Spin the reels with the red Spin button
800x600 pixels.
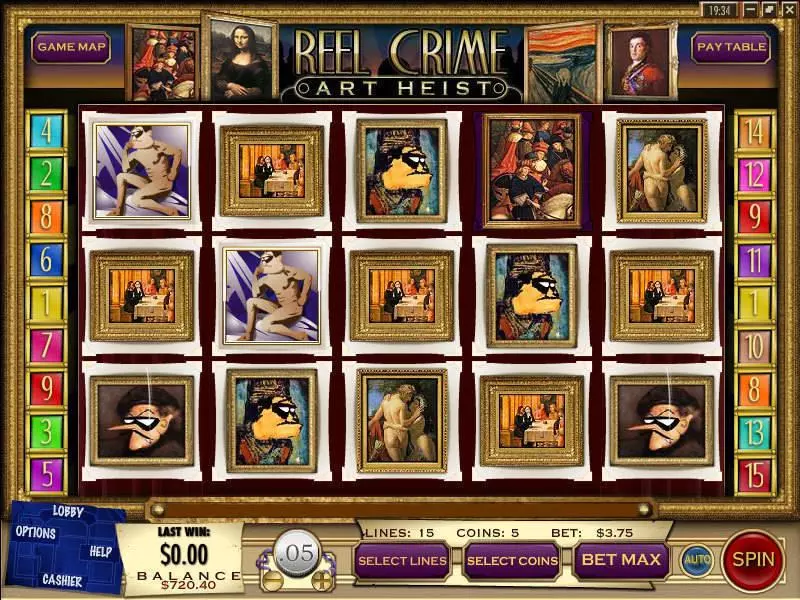754,559
